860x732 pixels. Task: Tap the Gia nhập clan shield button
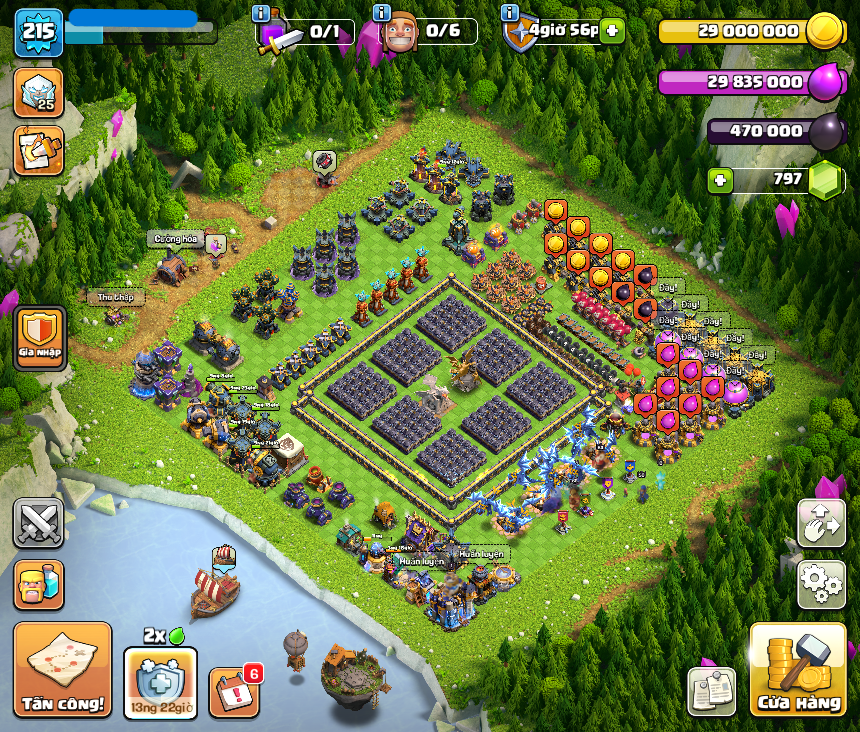40,338
